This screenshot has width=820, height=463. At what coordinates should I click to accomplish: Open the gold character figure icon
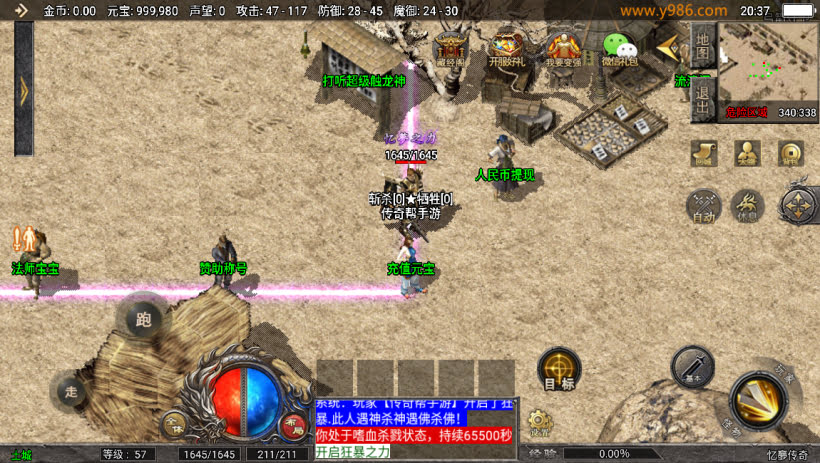click(747, 153)
